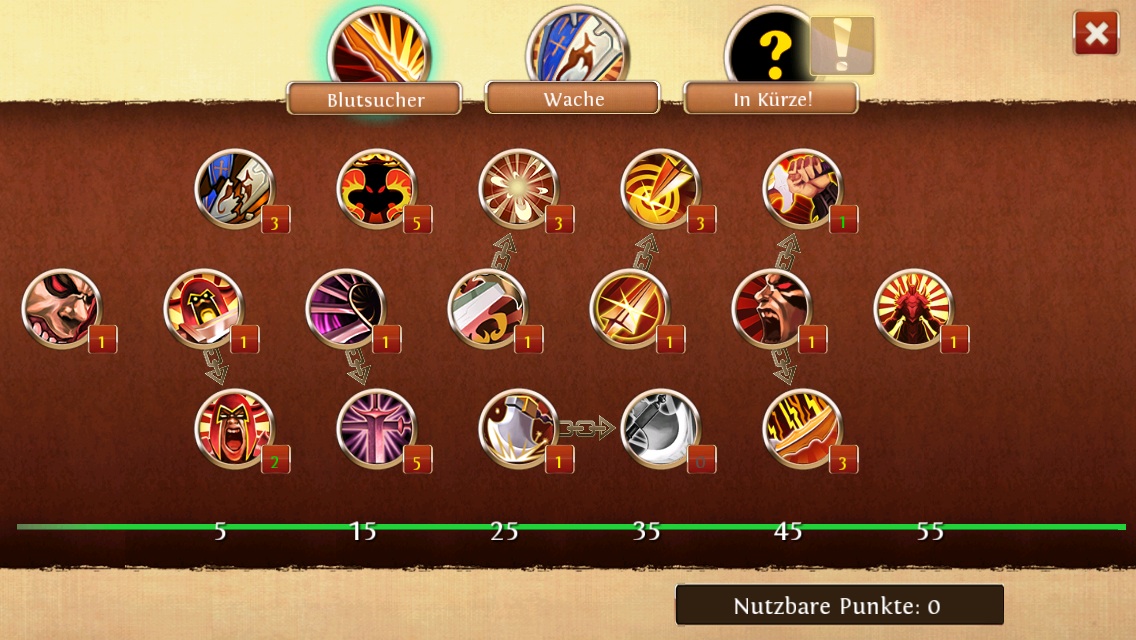Choose the purple slash skill
The height and width of the screenshot is (640, 1136).
(345, 309)
